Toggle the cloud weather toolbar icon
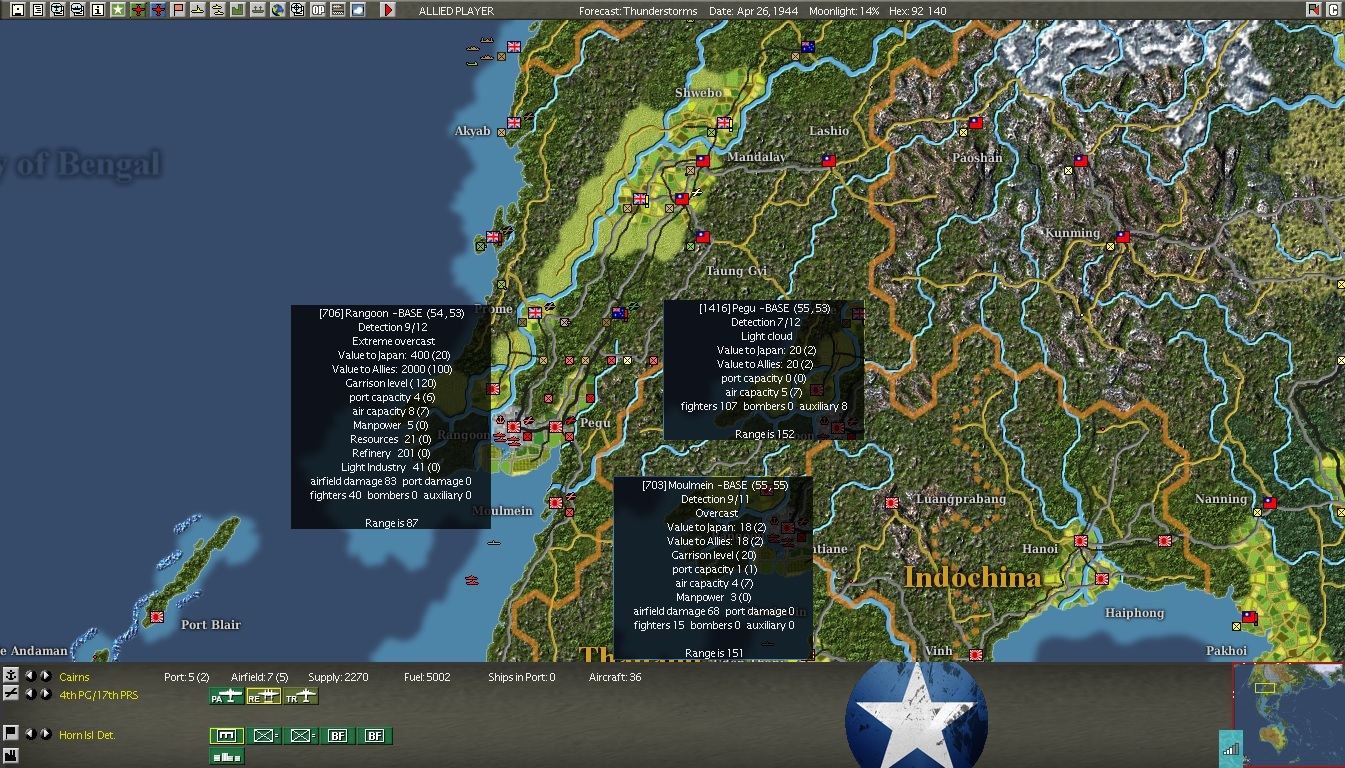The width and height of the screenshot is (1345, 768). click(x=357, y=10)
